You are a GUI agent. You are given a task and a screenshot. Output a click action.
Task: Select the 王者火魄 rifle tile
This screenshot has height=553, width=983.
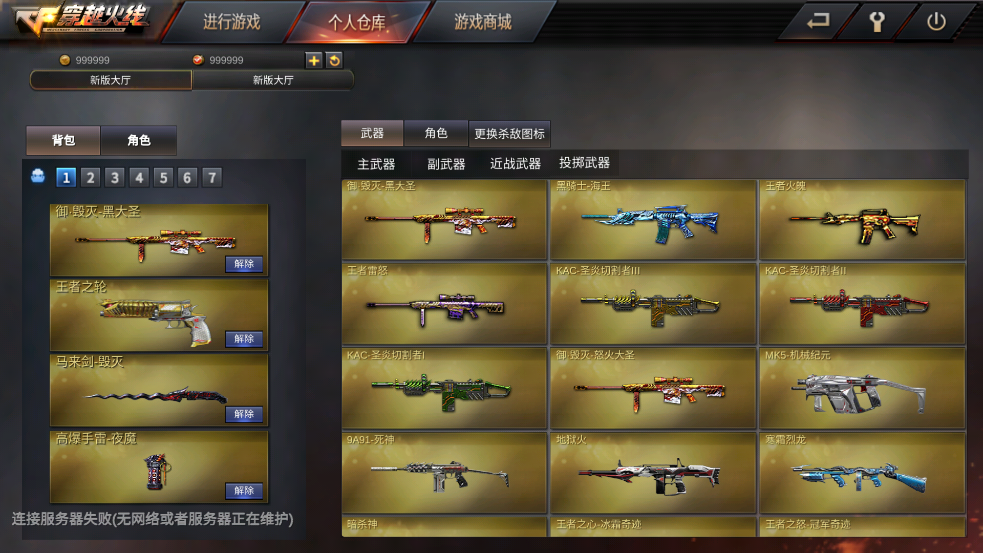point(862,220)
